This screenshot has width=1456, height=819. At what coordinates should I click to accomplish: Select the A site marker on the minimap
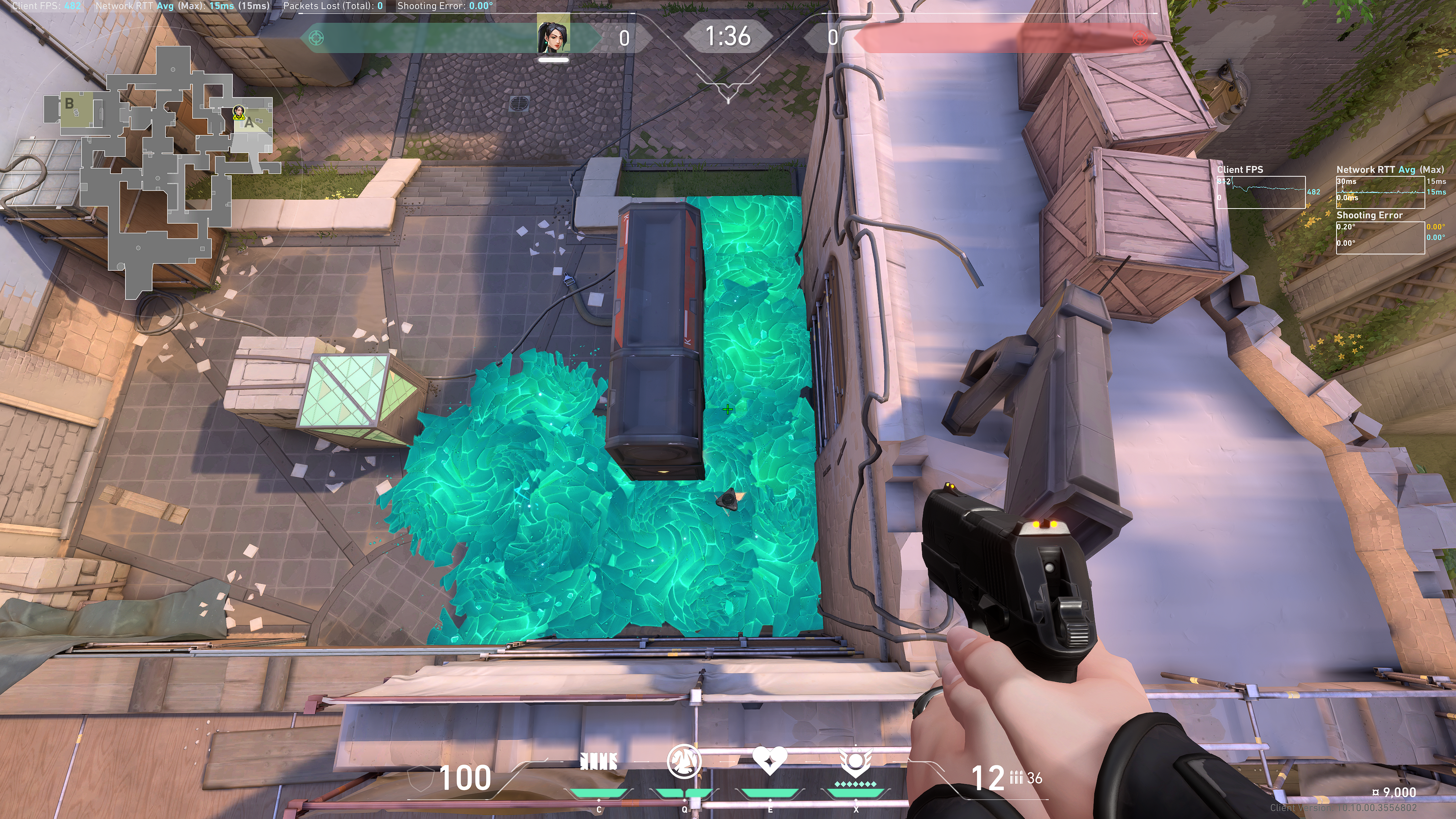(249, 122)
